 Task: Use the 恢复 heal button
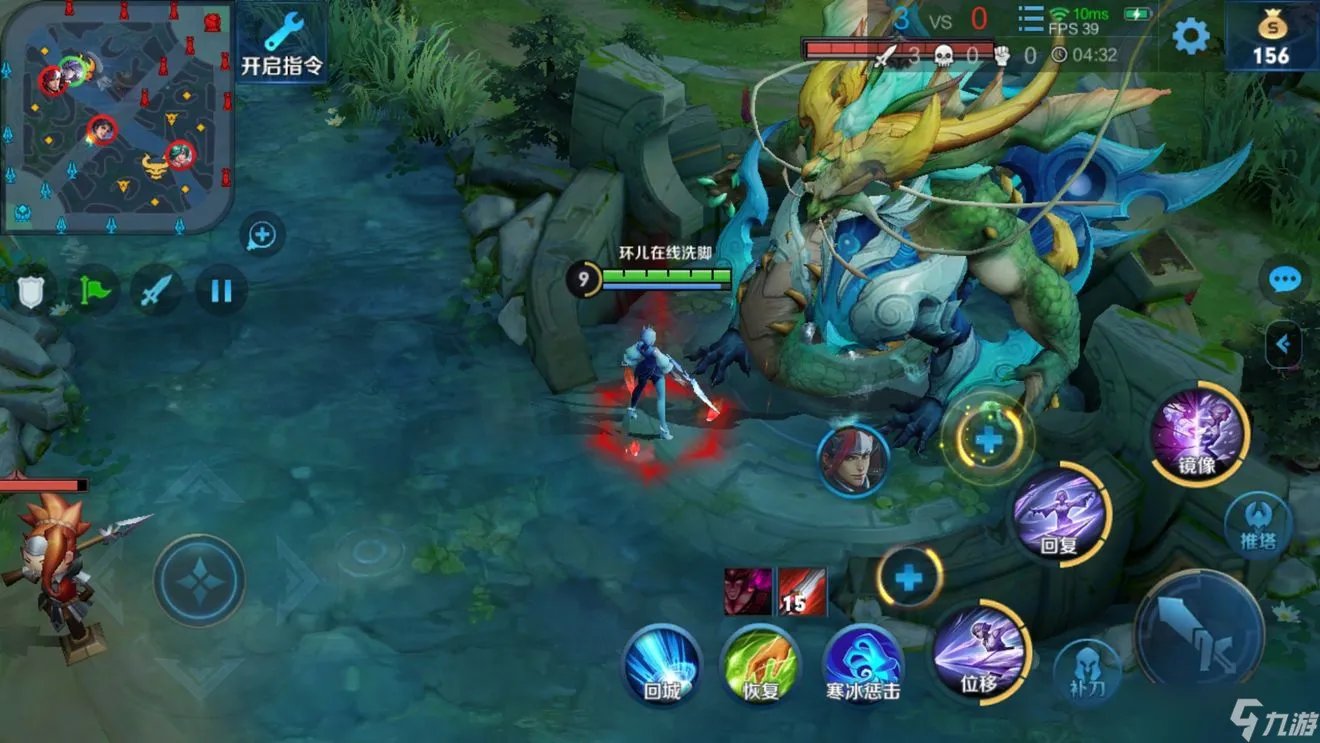(761, 663)
